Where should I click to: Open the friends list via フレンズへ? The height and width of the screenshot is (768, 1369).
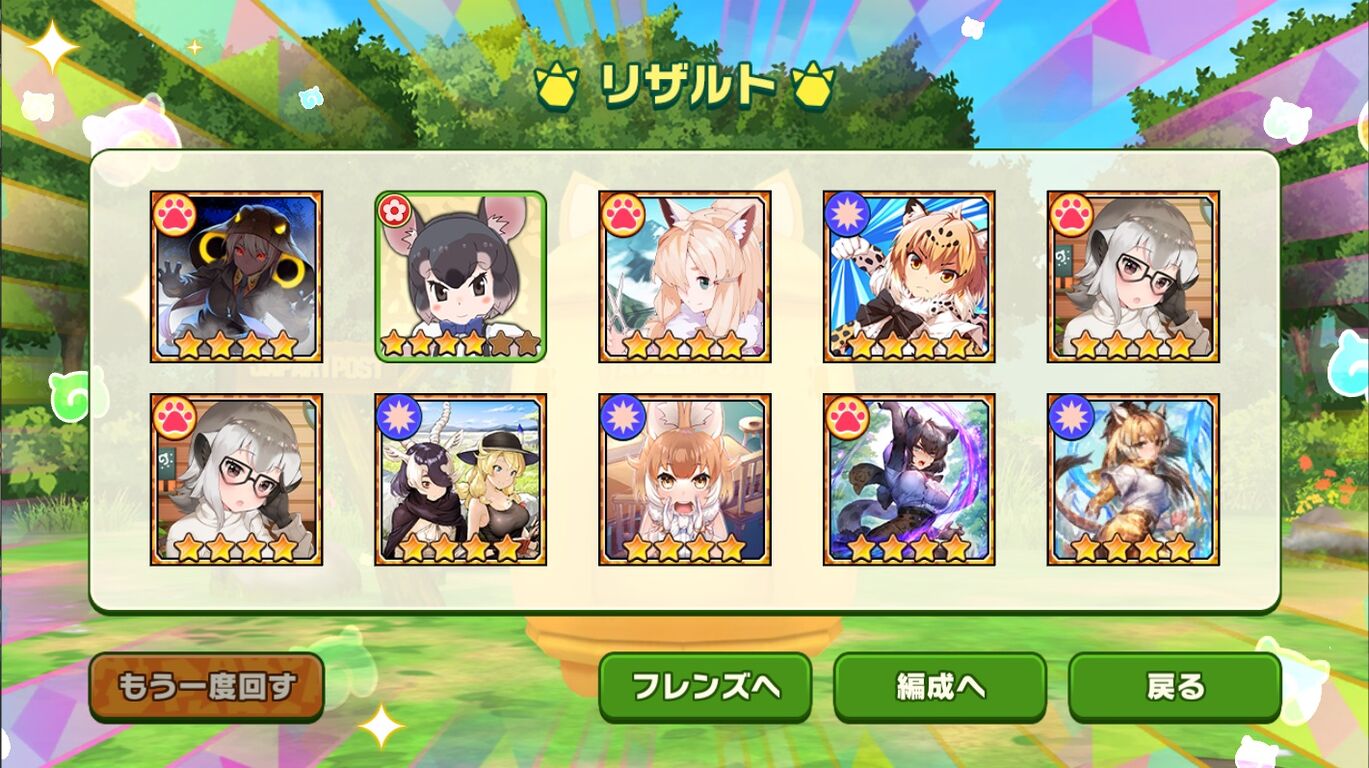[705, 686]
